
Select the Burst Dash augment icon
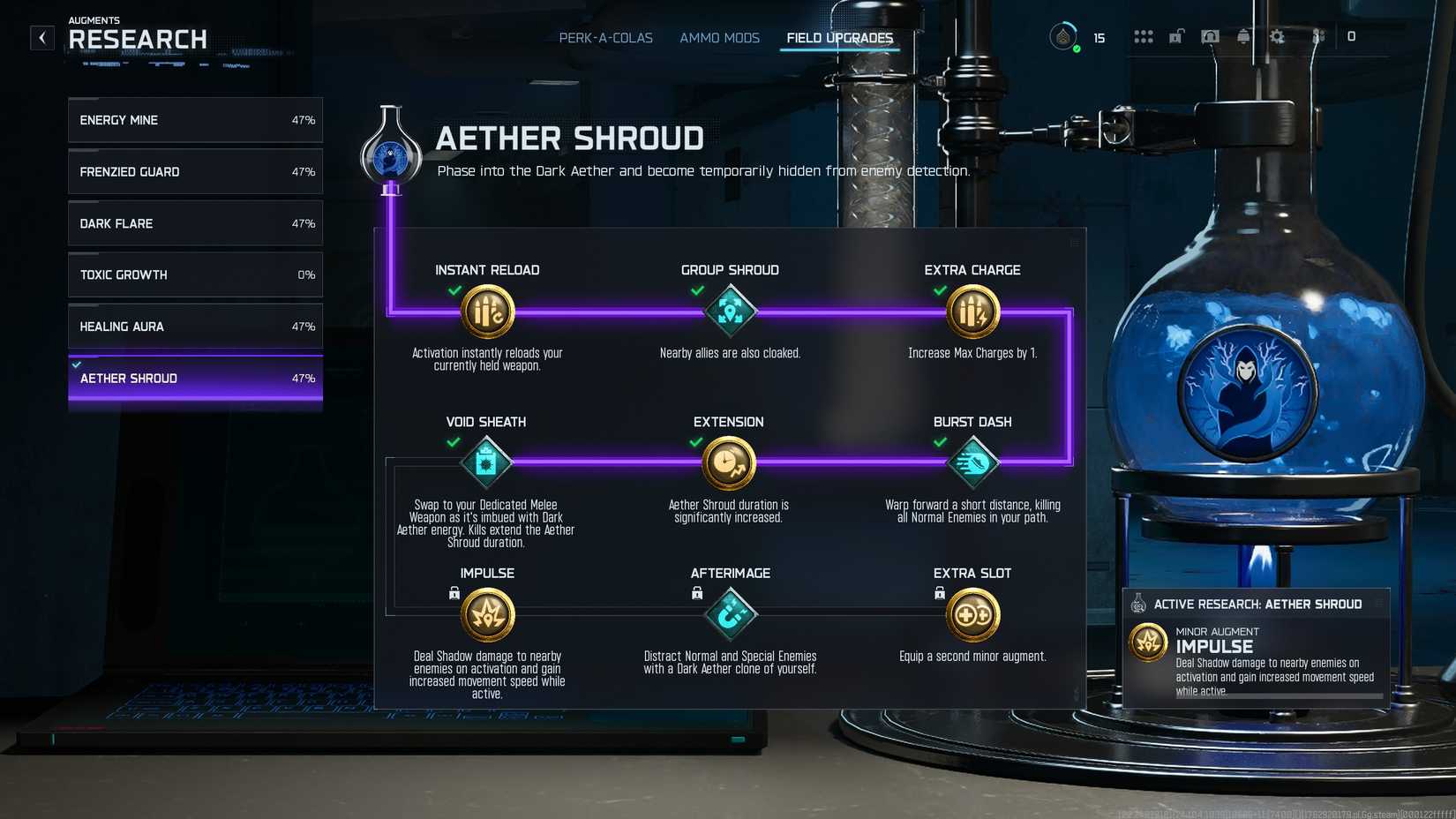point(972,462)
